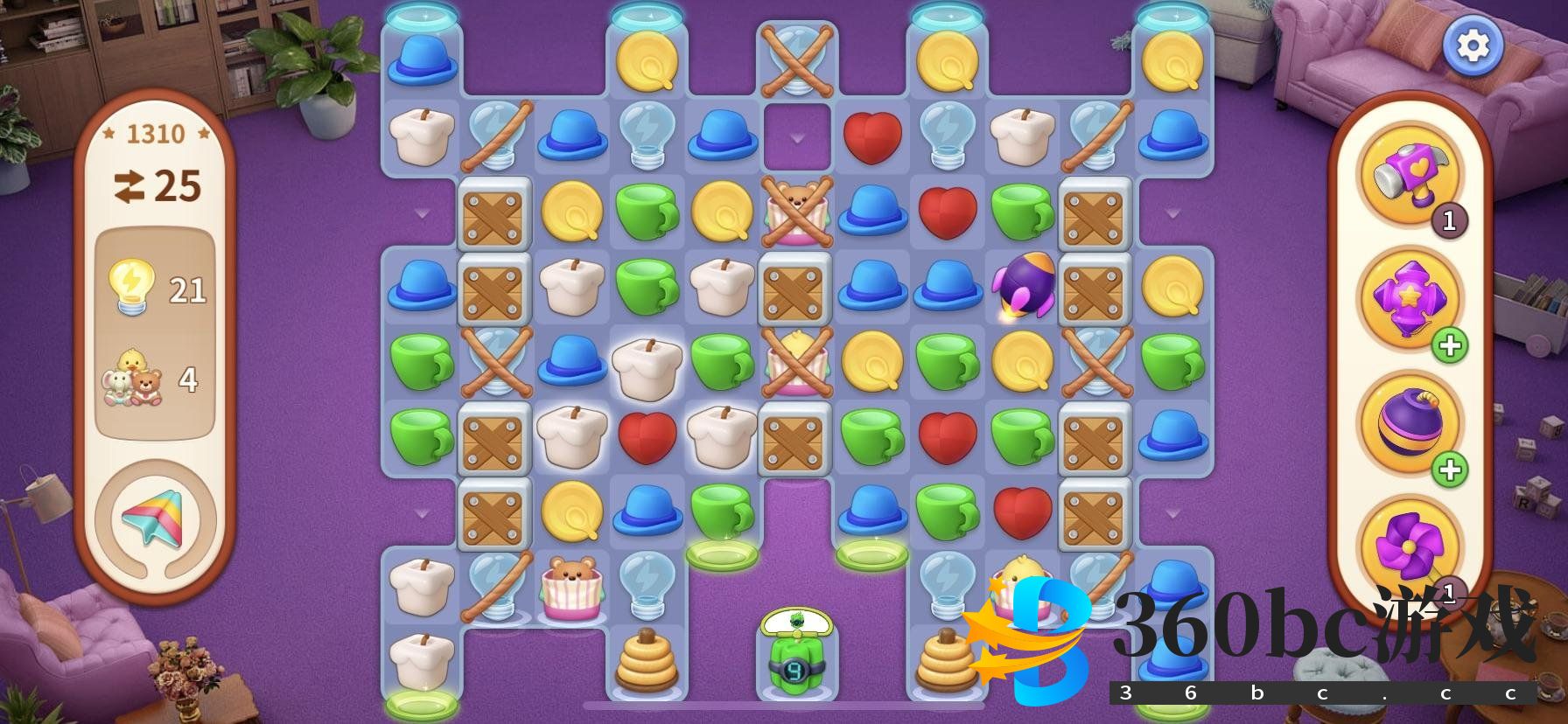Tap the paper plane button

pyautogui.click(x=154, y=518)
